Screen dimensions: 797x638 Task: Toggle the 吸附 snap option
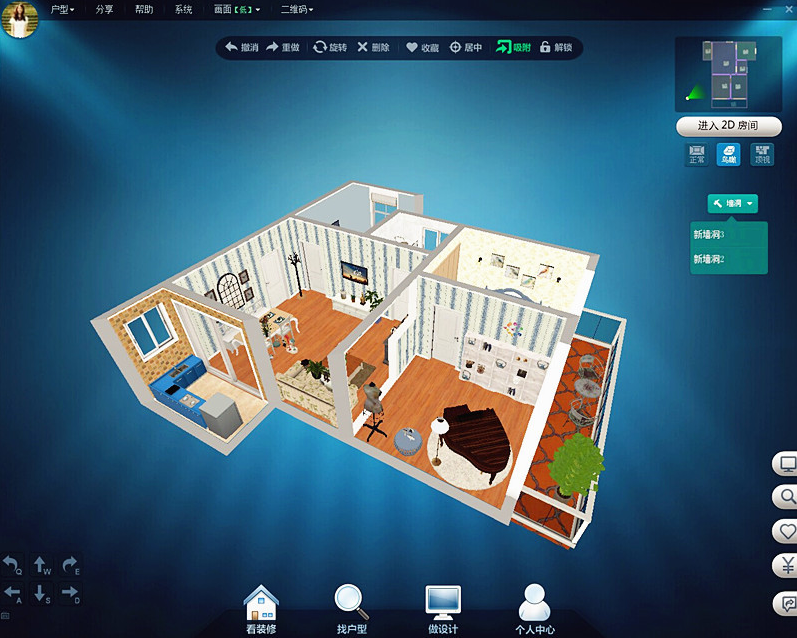tap(514, 47)
